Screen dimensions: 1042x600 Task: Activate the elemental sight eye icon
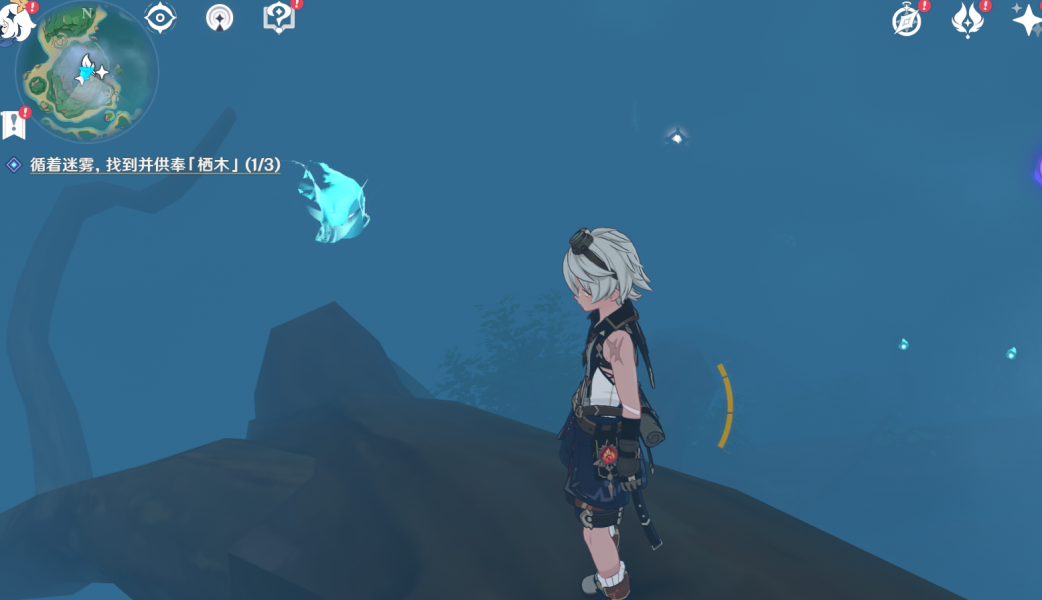(x=160, y=18)
